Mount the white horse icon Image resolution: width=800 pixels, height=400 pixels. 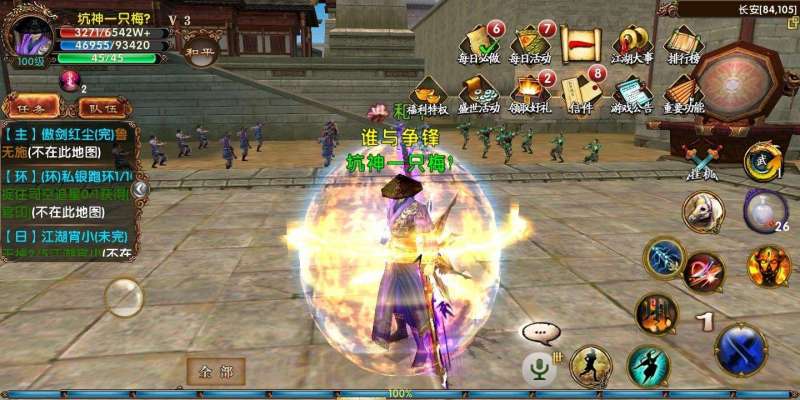click(x=704, y=213)
